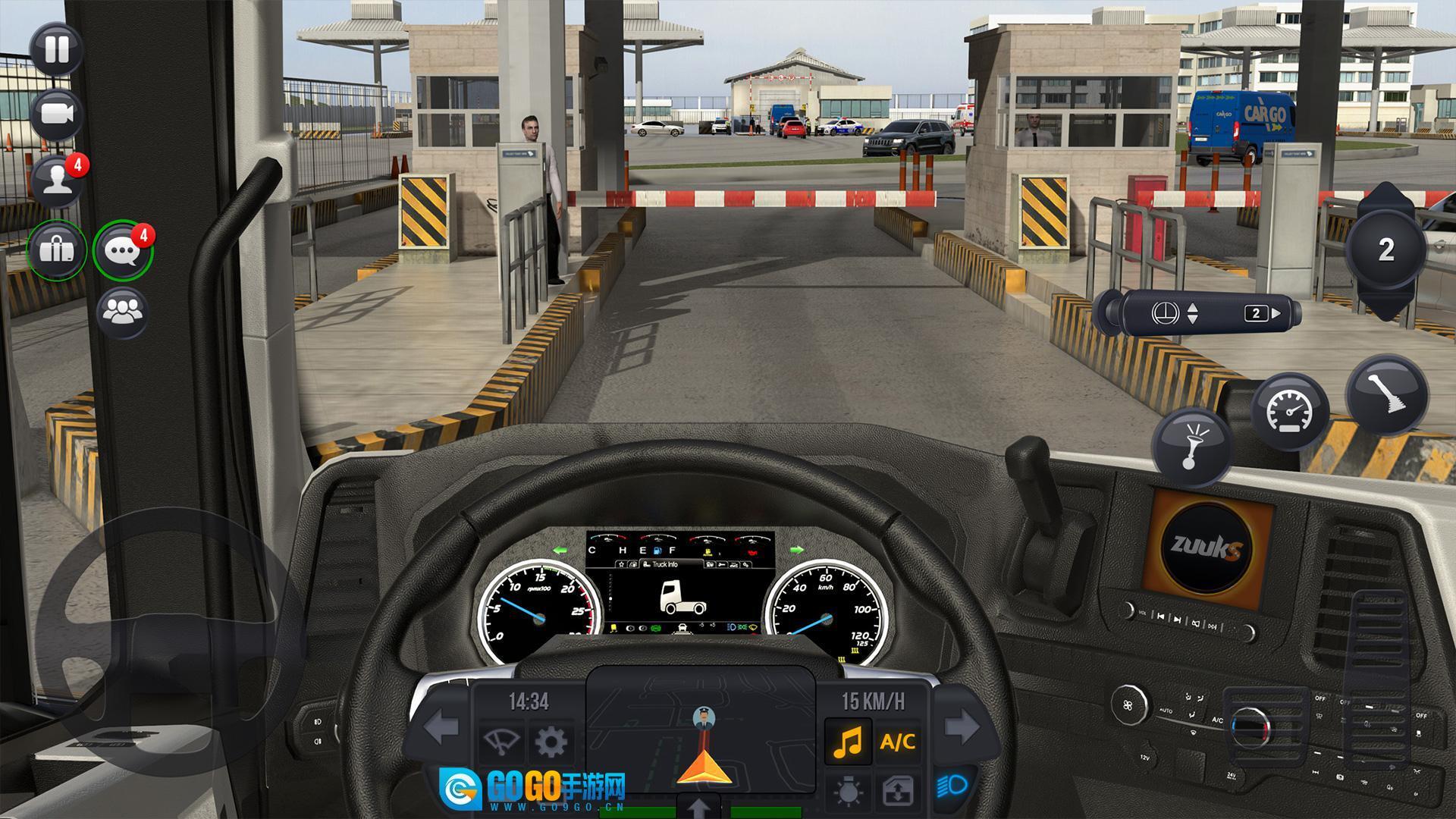
Task: Click the retarder stalk lever control
Action: click(x=1198, y=312)
